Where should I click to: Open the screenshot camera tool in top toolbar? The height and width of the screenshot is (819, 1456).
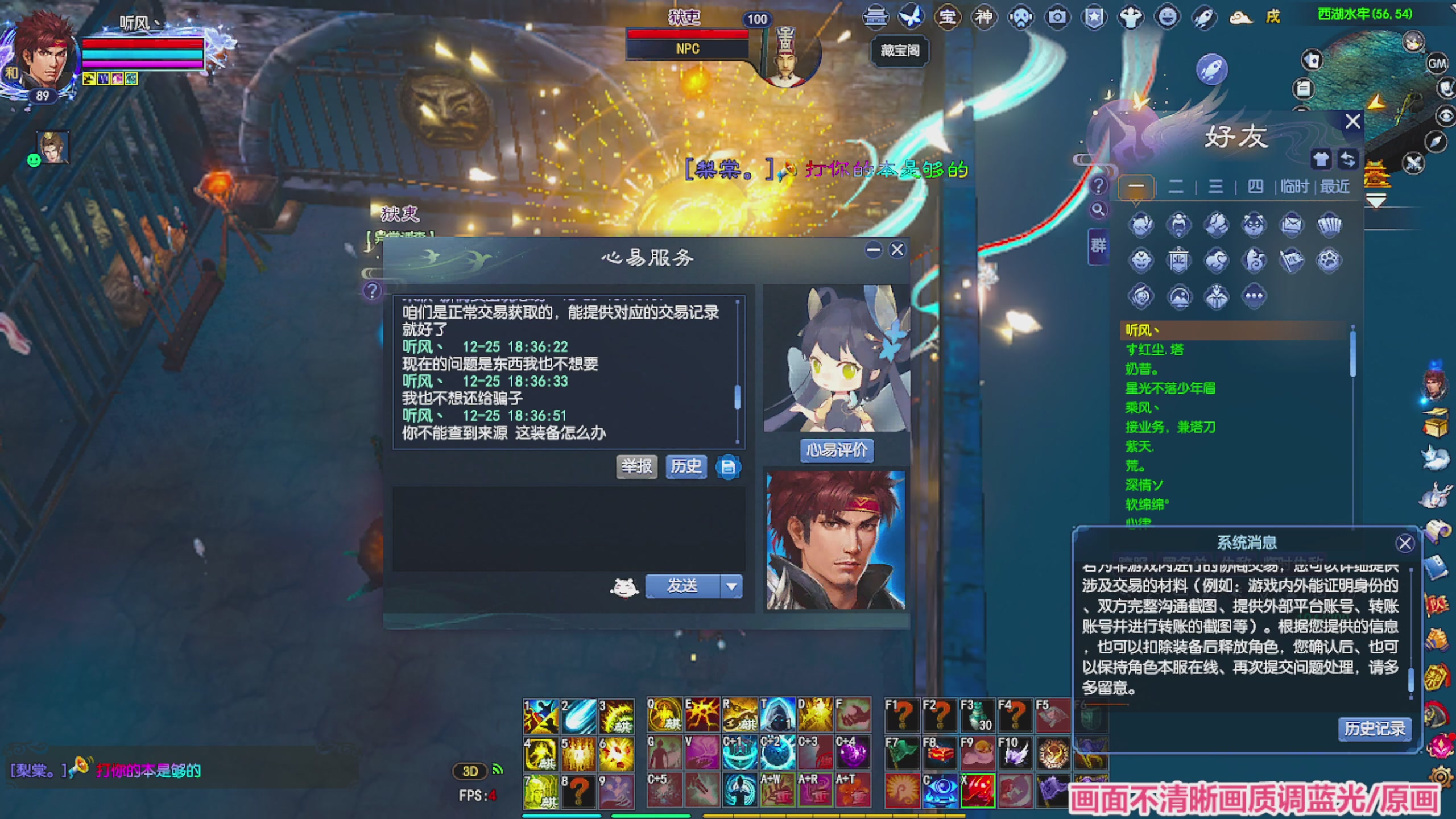click(1056, 17)
